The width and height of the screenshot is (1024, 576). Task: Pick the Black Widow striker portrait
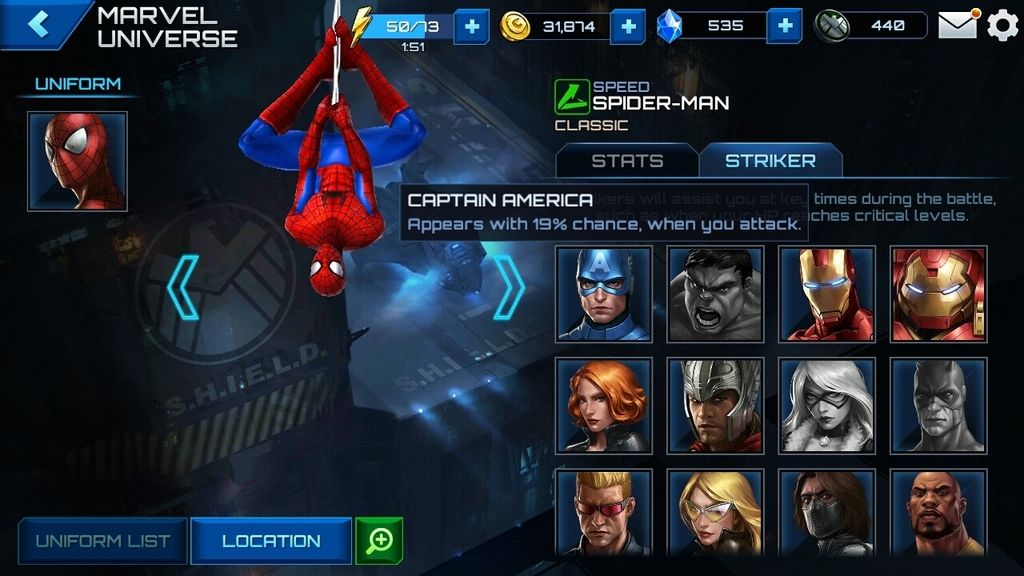pos(604,405)
